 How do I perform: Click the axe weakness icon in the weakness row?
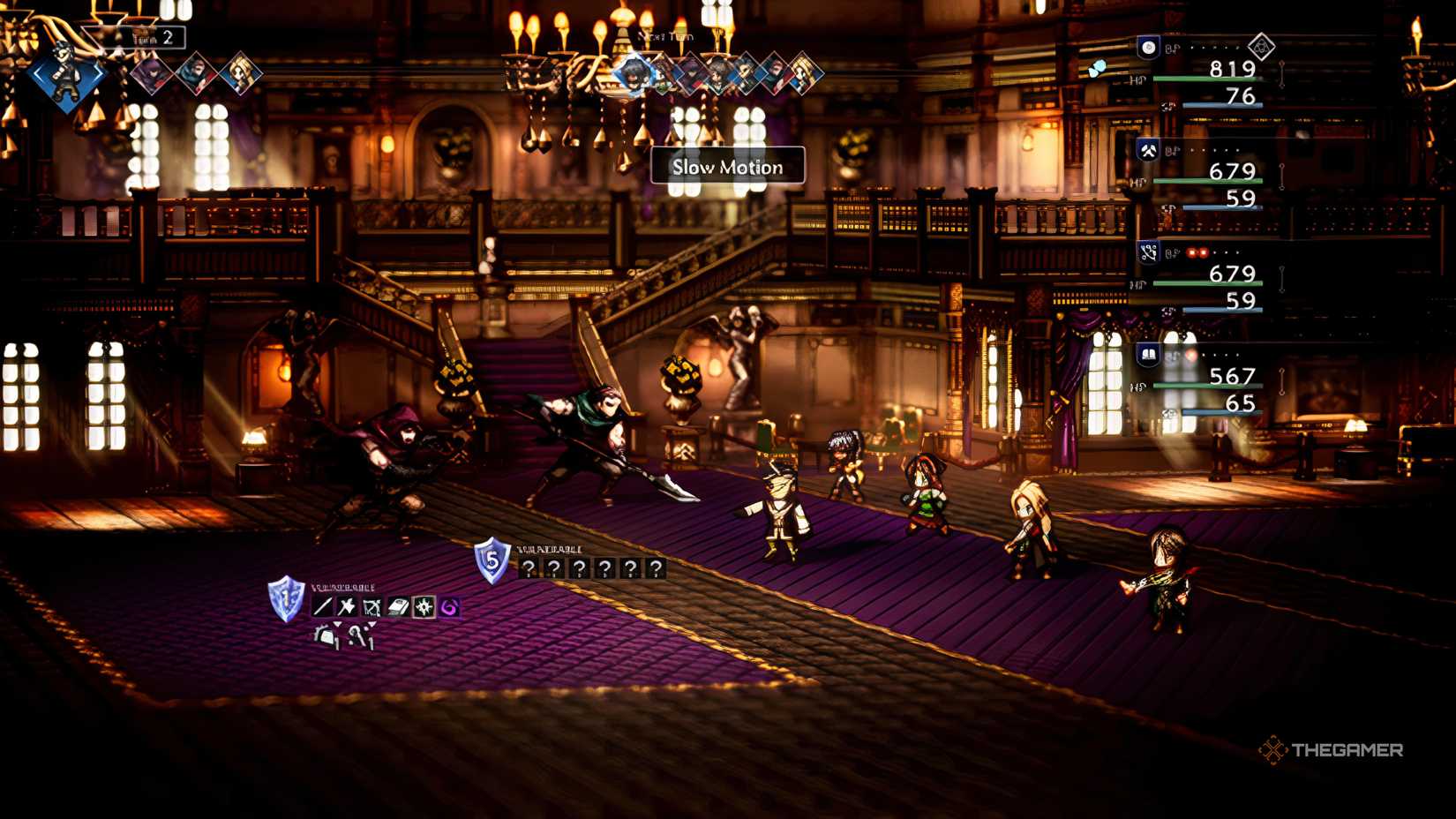coord(346,606)
